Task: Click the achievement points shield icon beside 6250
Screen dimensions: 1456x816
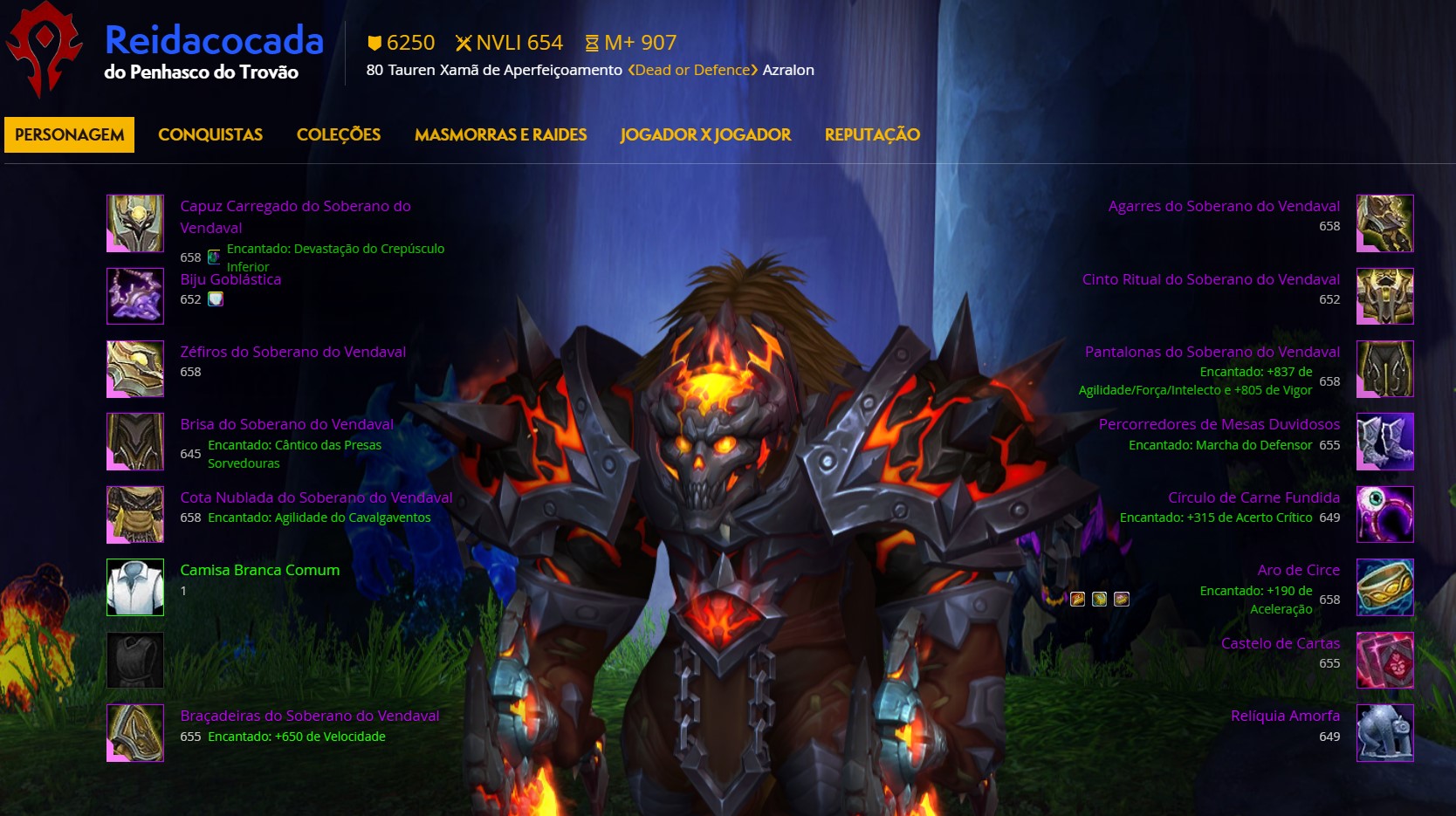Action: click(376, 41)
